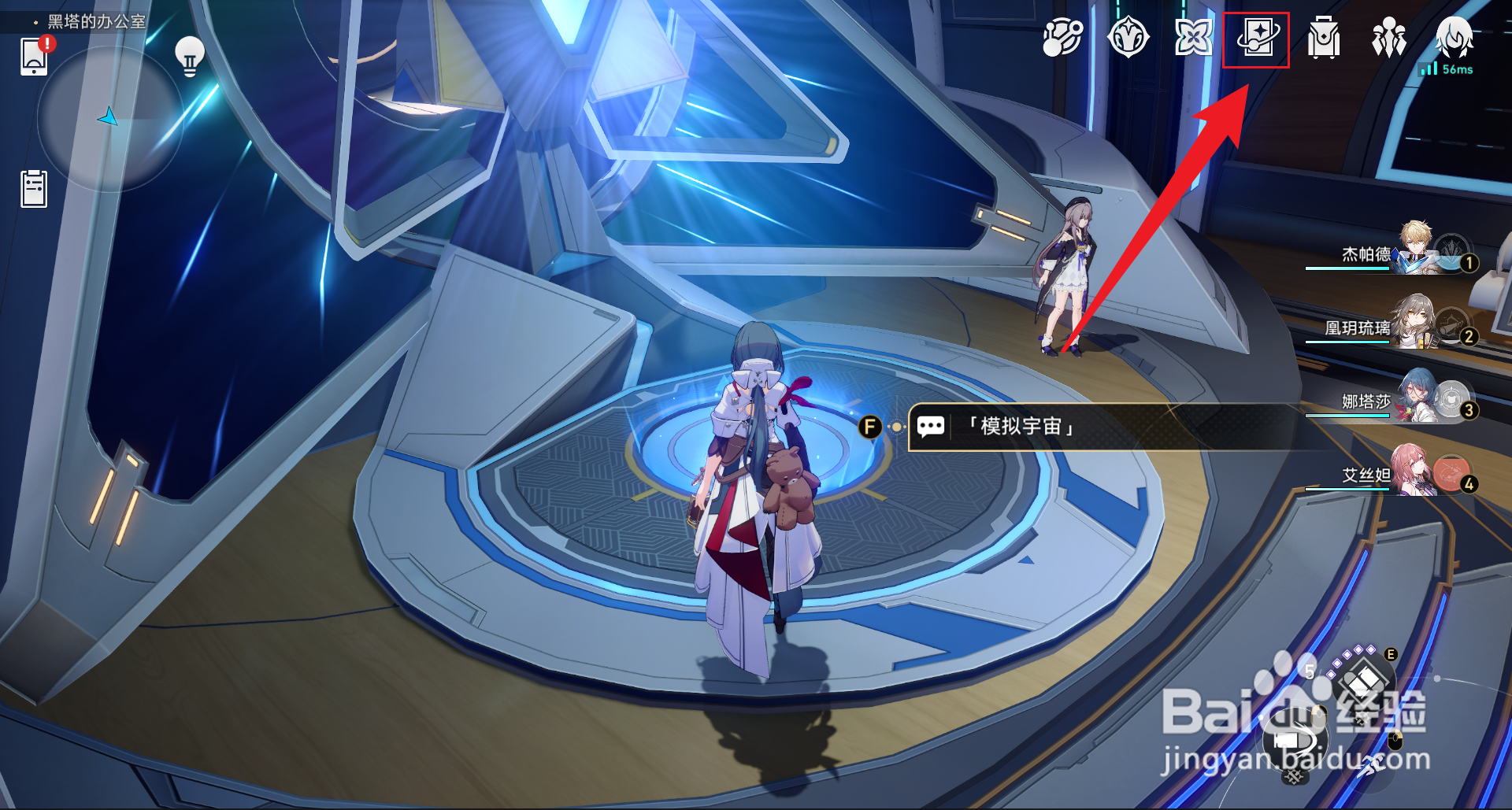This screenshot has width=1512, height=810.
Task: Tap the light bulb hint icon near the minimap
Action: coord(191,55)
